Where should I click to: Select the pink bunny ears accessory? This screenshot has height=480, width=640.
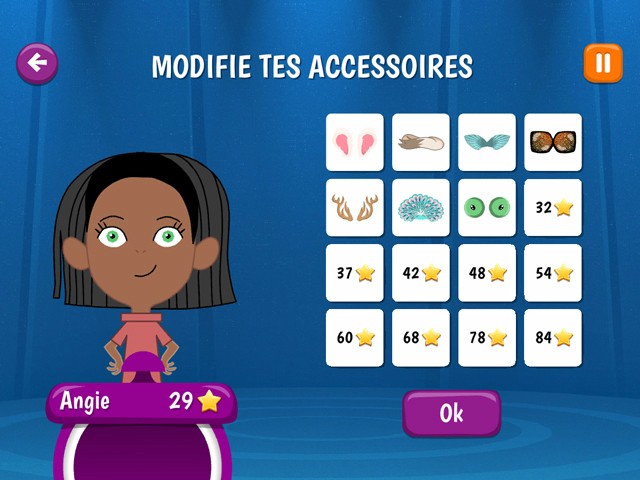point(355,142)
